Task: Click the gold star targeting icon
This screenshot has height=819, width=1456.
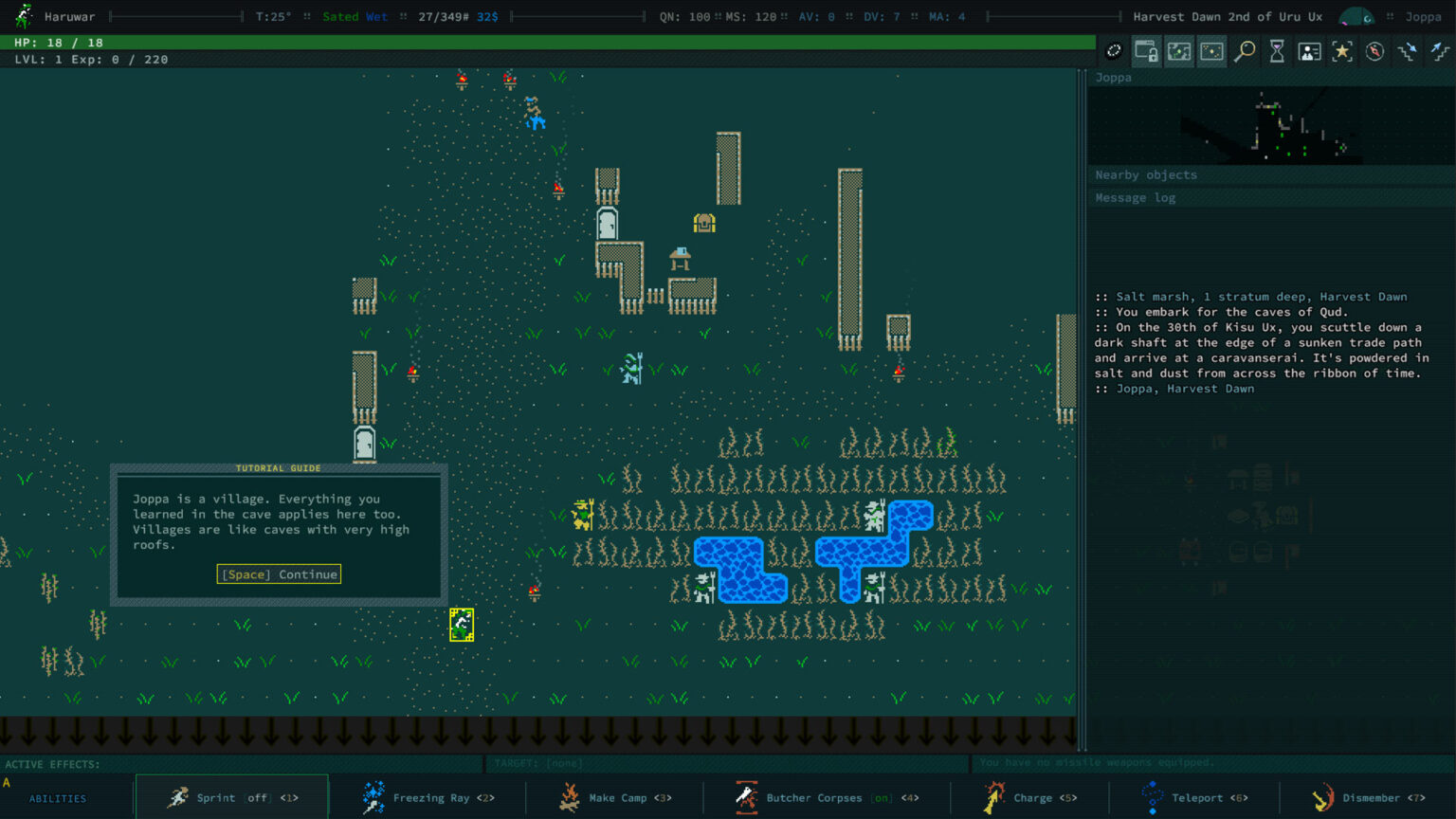Action: [1342, 52]
